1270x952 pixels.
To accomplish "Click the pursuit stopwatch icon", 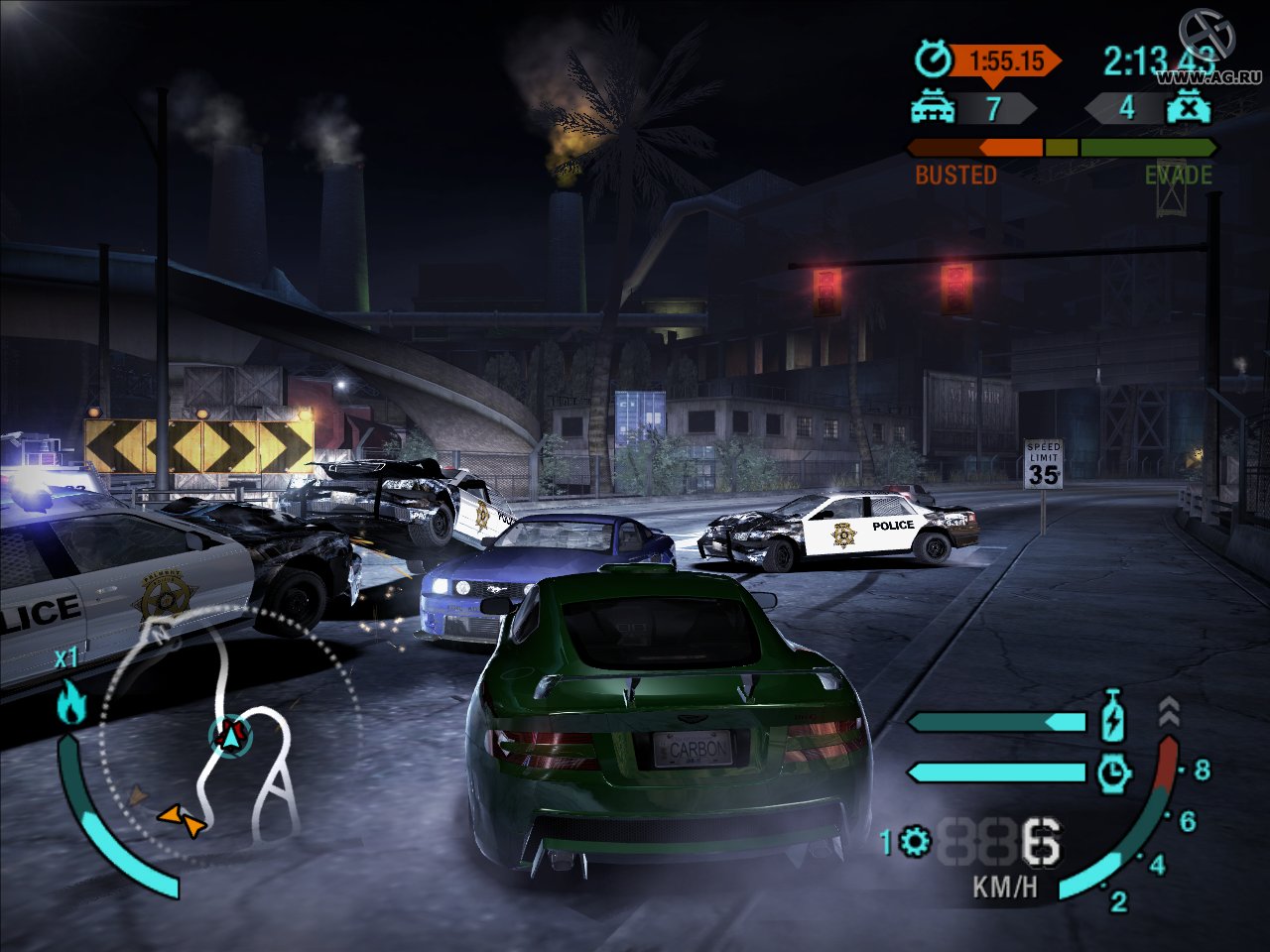I will coord(932,59).
